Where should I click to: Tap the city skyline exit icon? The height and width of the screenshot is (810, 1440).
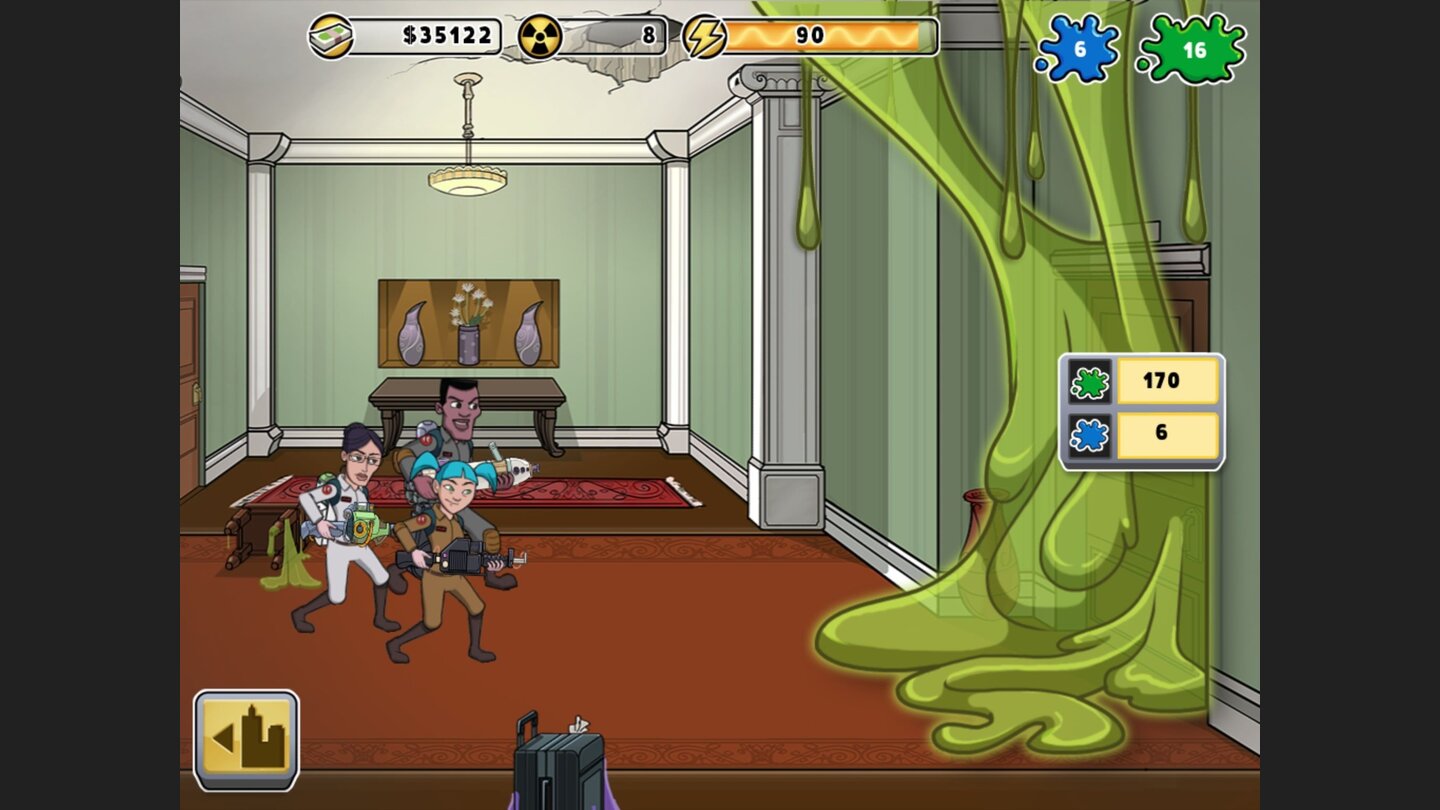(x=247, y=738)
